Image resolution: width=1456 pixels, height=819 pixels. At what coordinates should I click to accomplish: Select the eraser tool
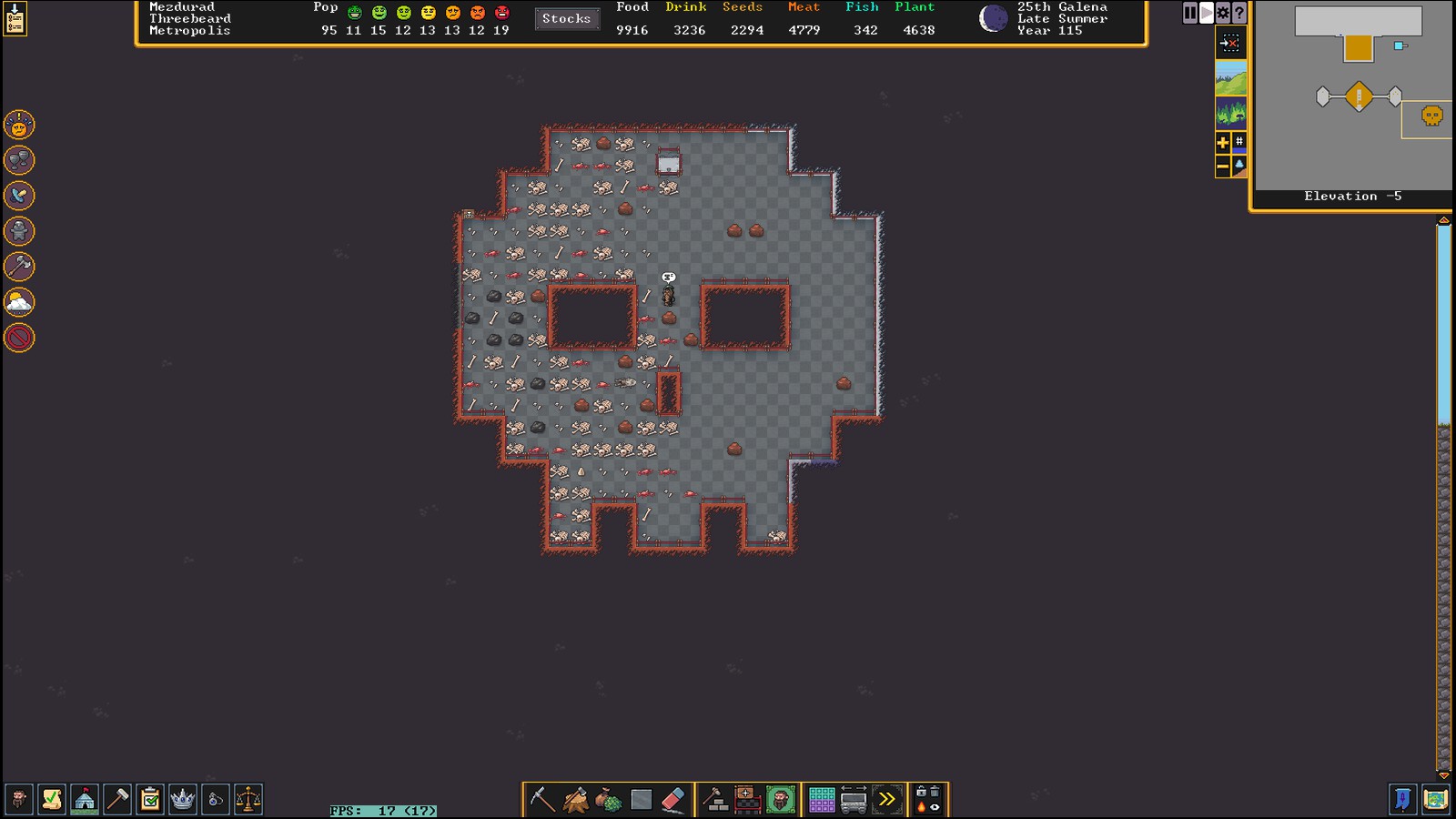tap(672, 800)
